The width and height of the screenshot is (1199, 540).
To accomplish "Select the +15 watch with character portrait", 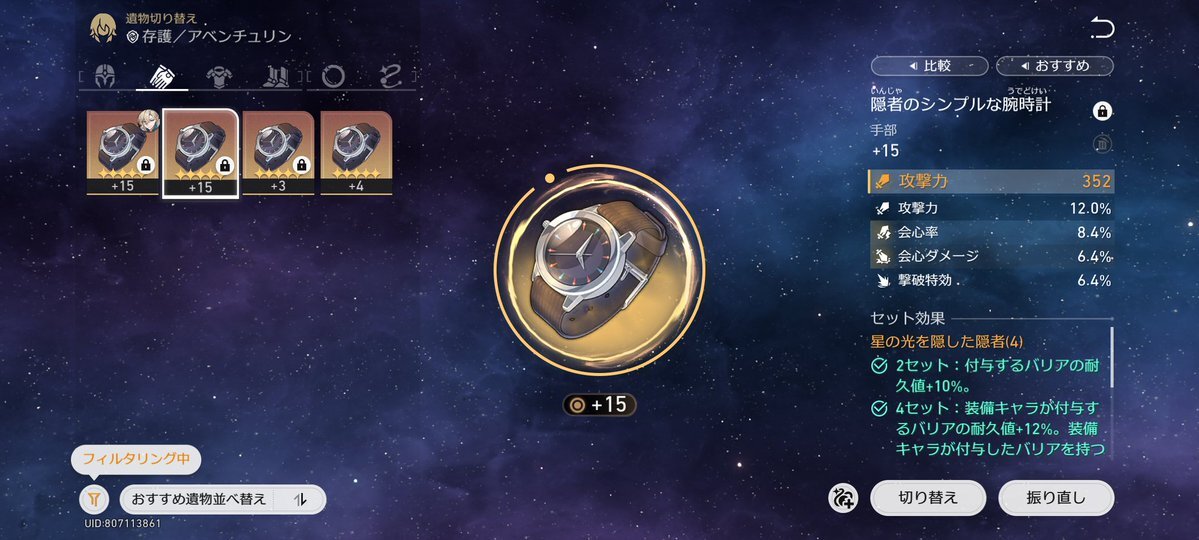I will click(x=122, y=152).
